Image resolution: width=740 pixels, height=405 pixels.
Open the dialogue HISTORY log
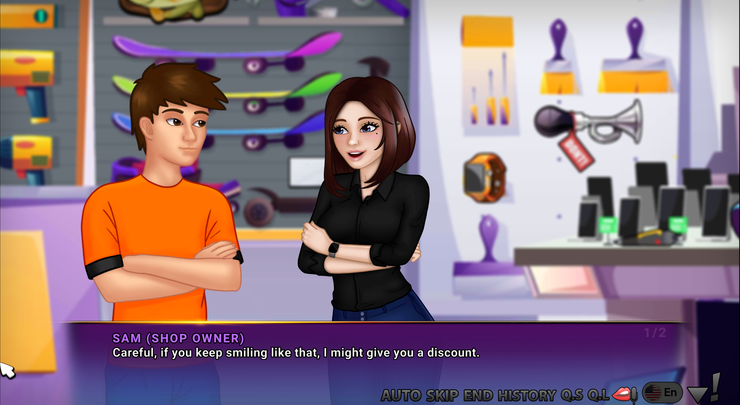point(527,394)
